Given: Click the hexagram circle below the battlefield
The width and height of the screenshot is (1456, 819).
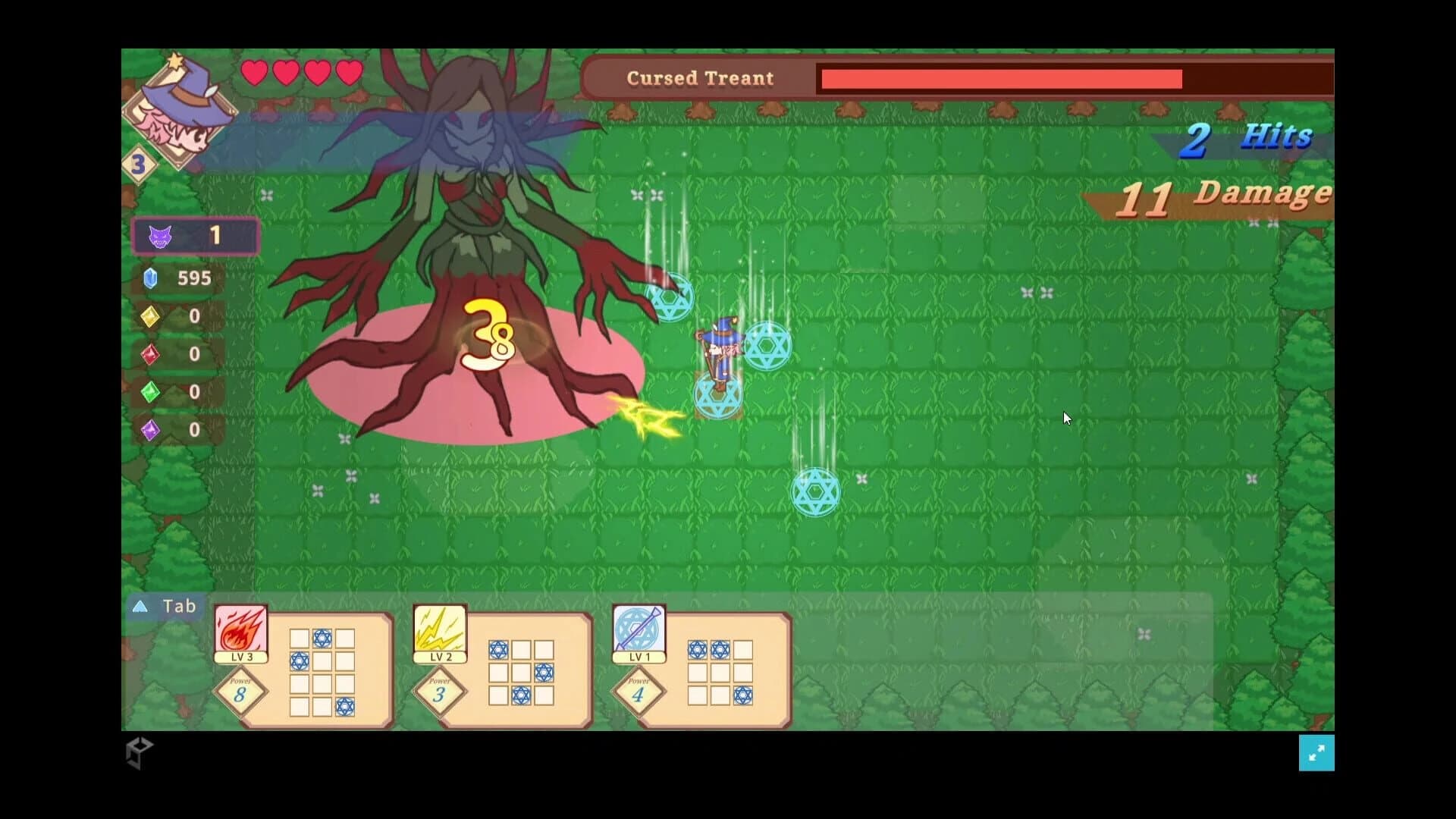Looking at the screenshot, I should coord(817,491).
